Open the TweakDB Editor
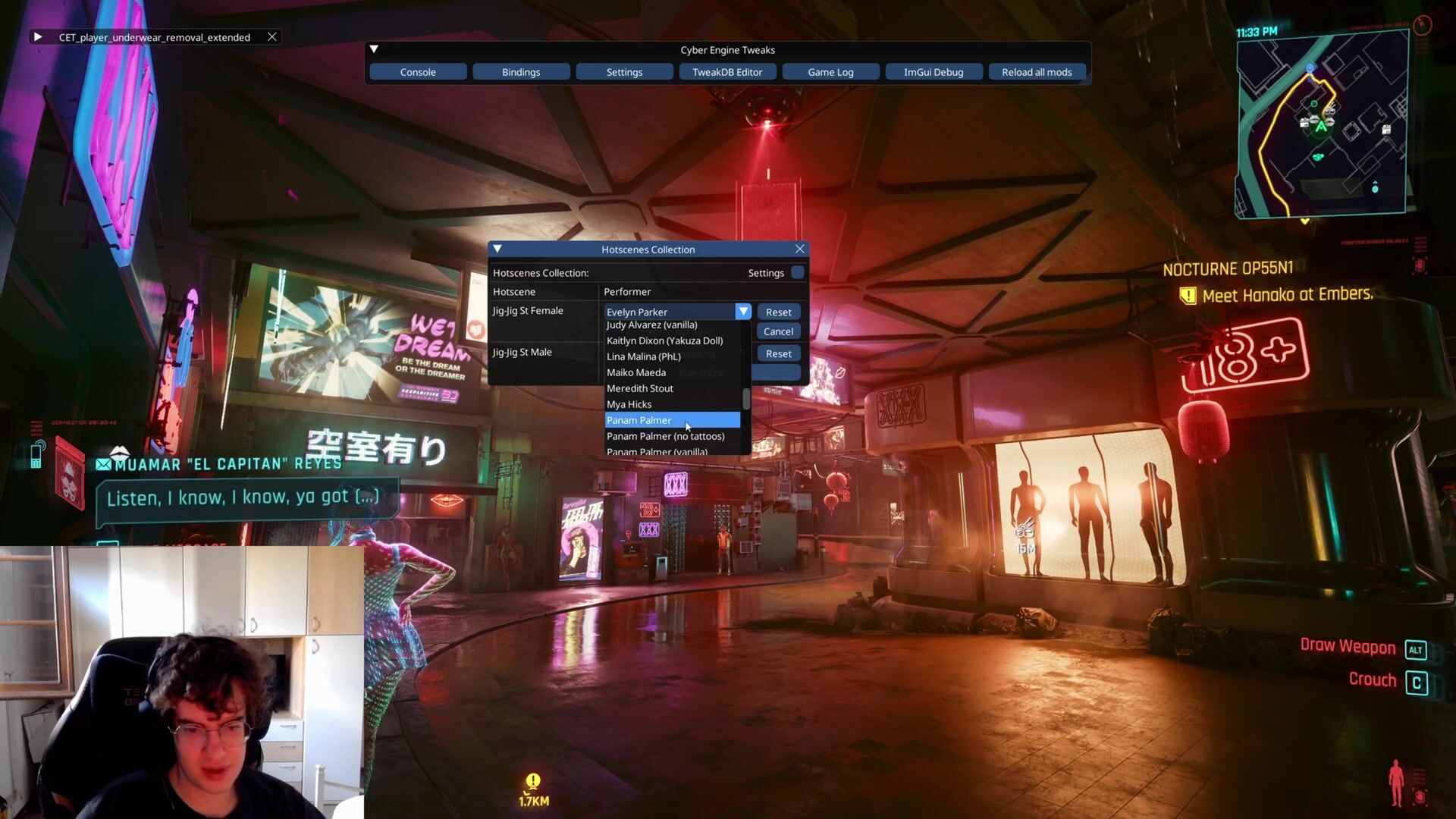The image size is (1456, 819). click(727, 72)
